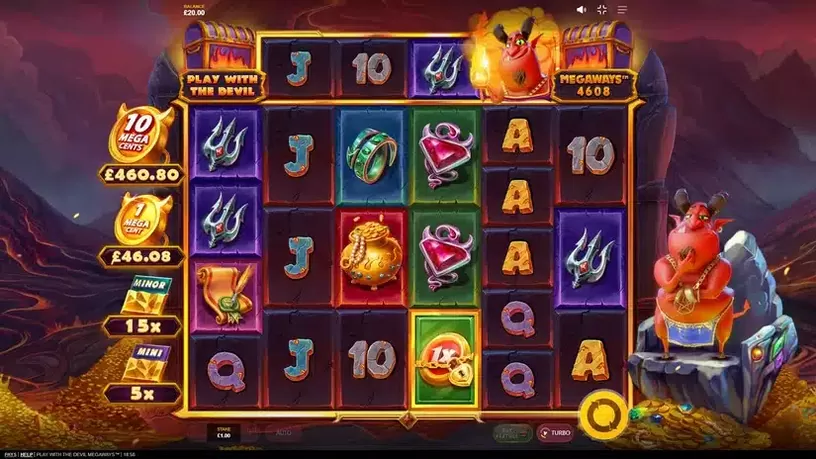Open the Pays table link
This screenshot has height=459, width=816.
[x=8, y=454]
